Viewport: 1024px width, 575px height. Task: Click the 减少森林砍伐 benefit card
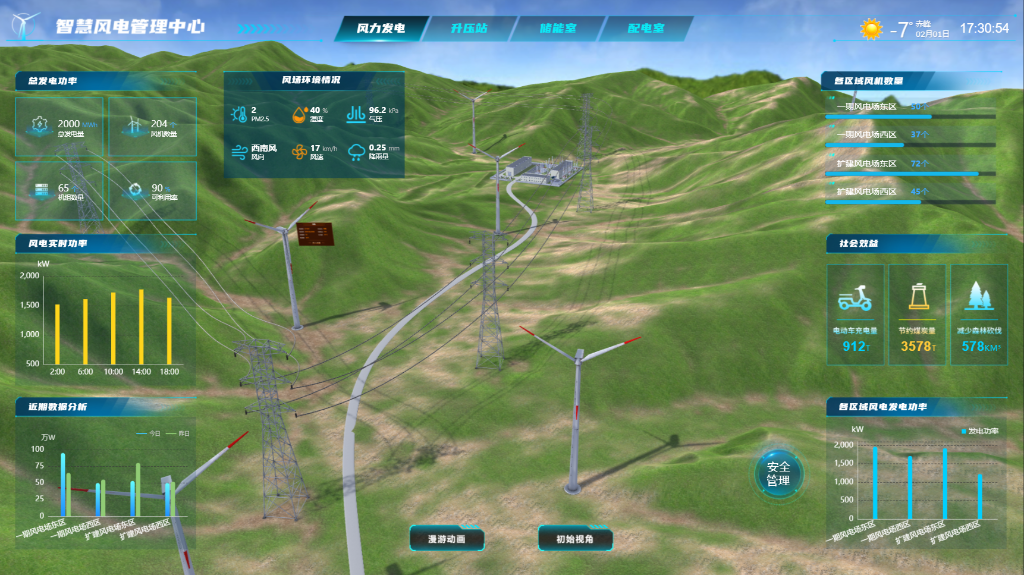(978, 314)
